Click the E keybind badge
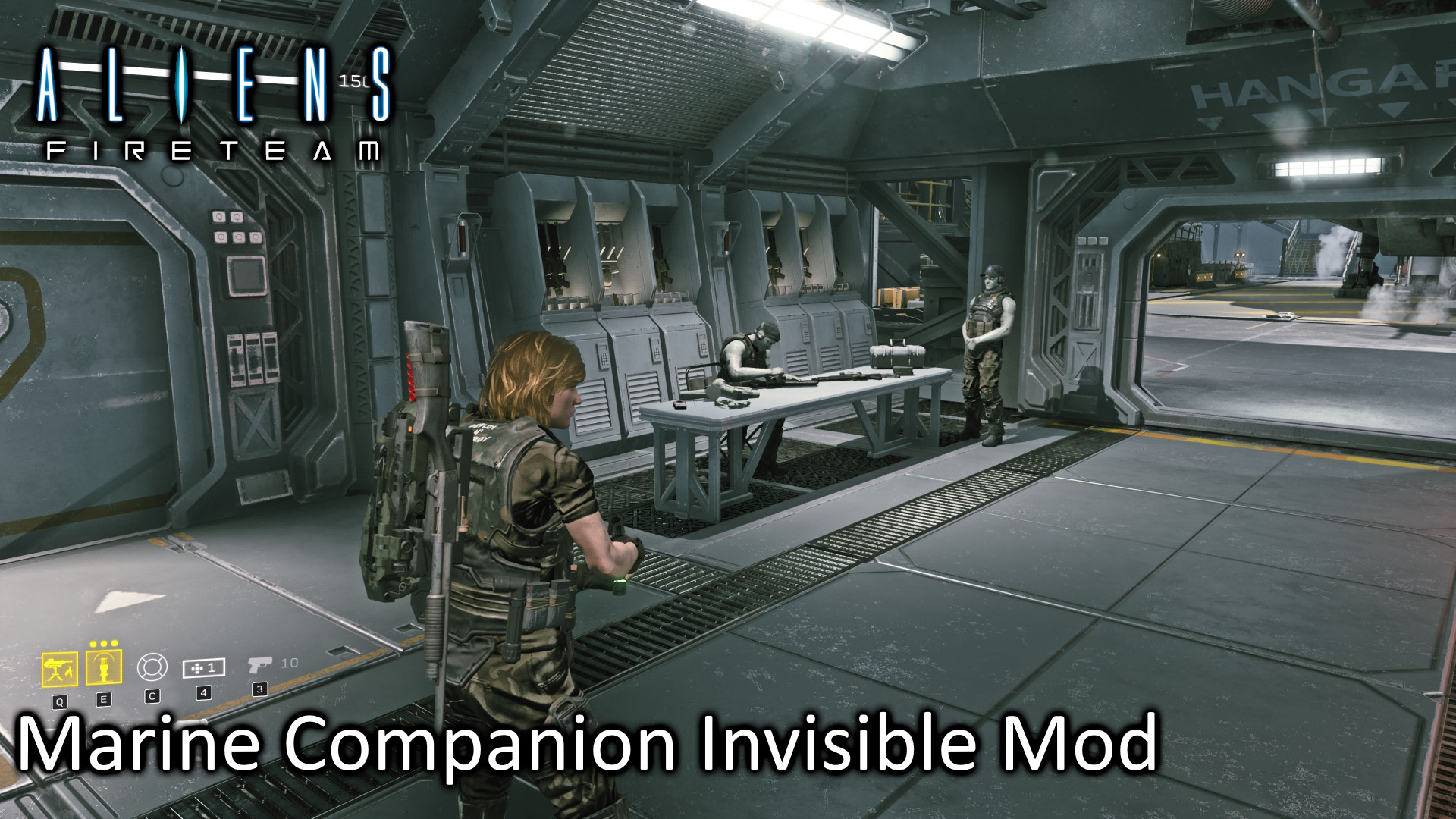This screenshot has height=819, width=1456. click(104, 700)
